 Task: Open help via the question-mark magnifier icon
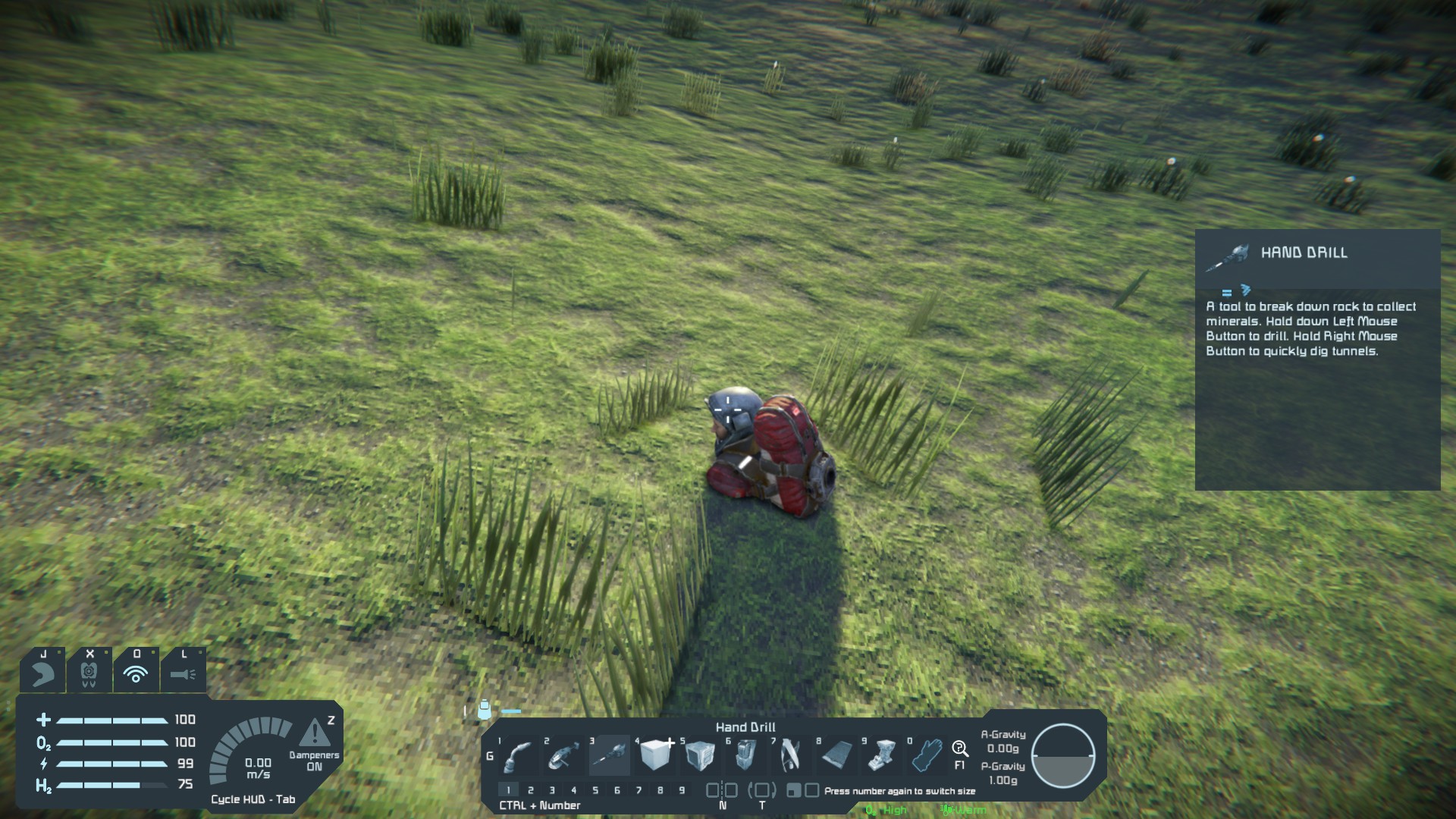tap(960, 749)
